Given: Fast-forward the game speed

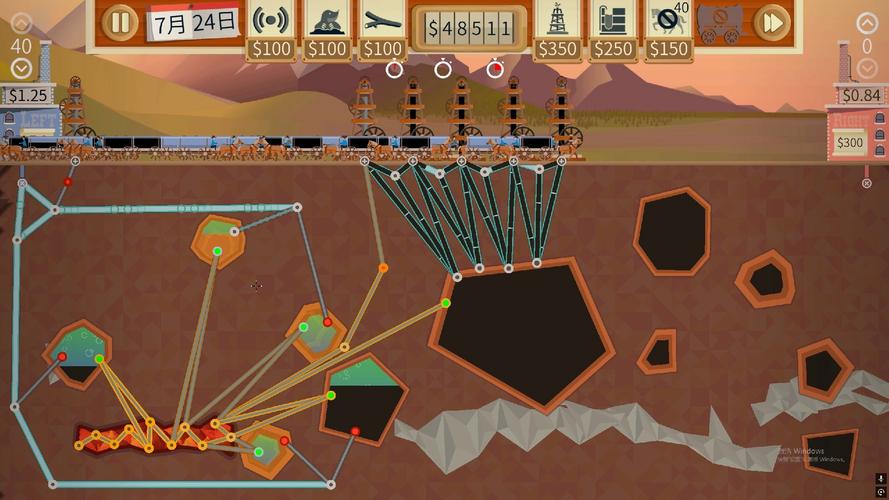Looking at the screenshot, I should (771, 21).
